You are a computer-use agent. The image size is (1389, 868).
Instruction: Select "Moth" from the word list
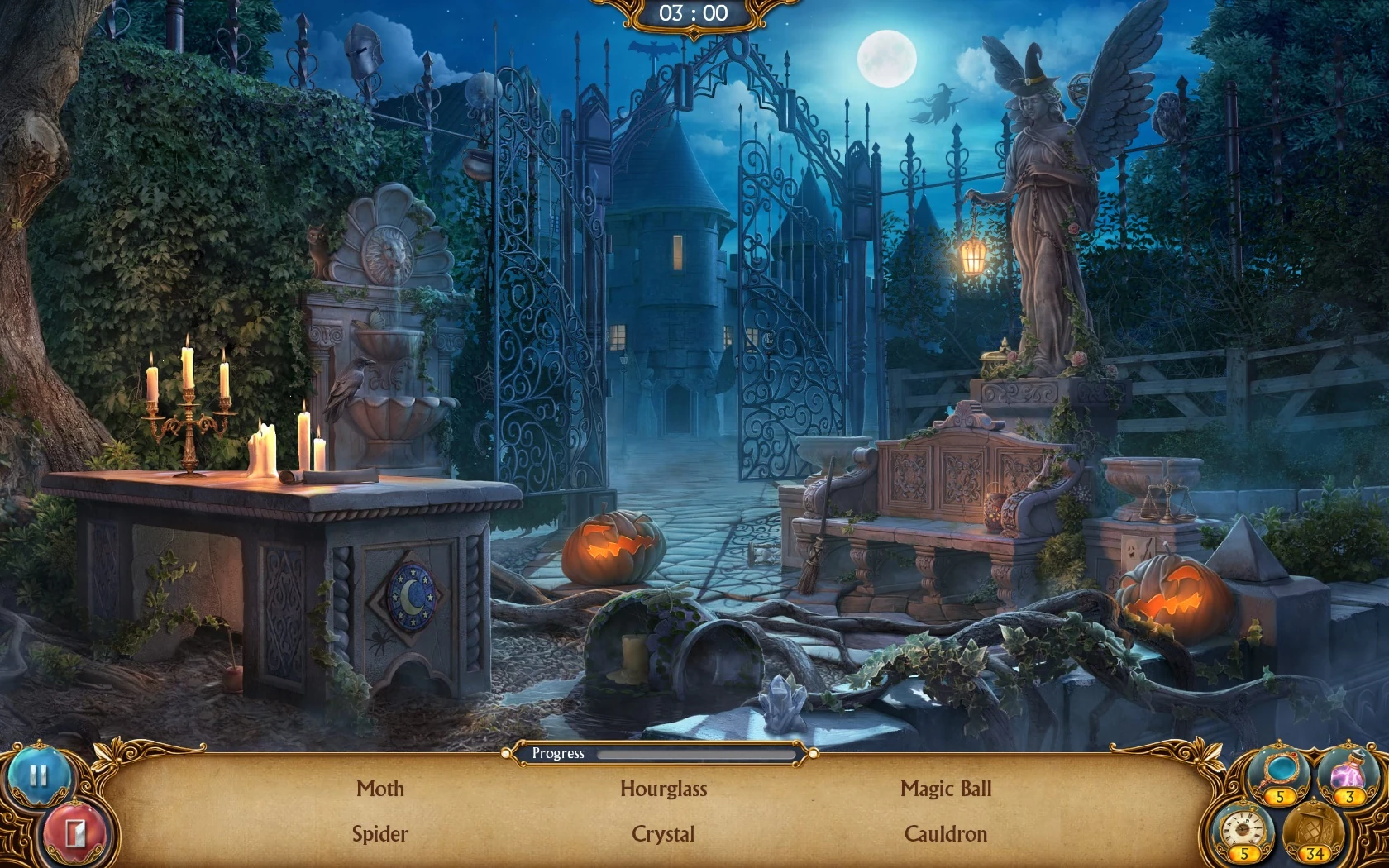click(x=379, y=789)
